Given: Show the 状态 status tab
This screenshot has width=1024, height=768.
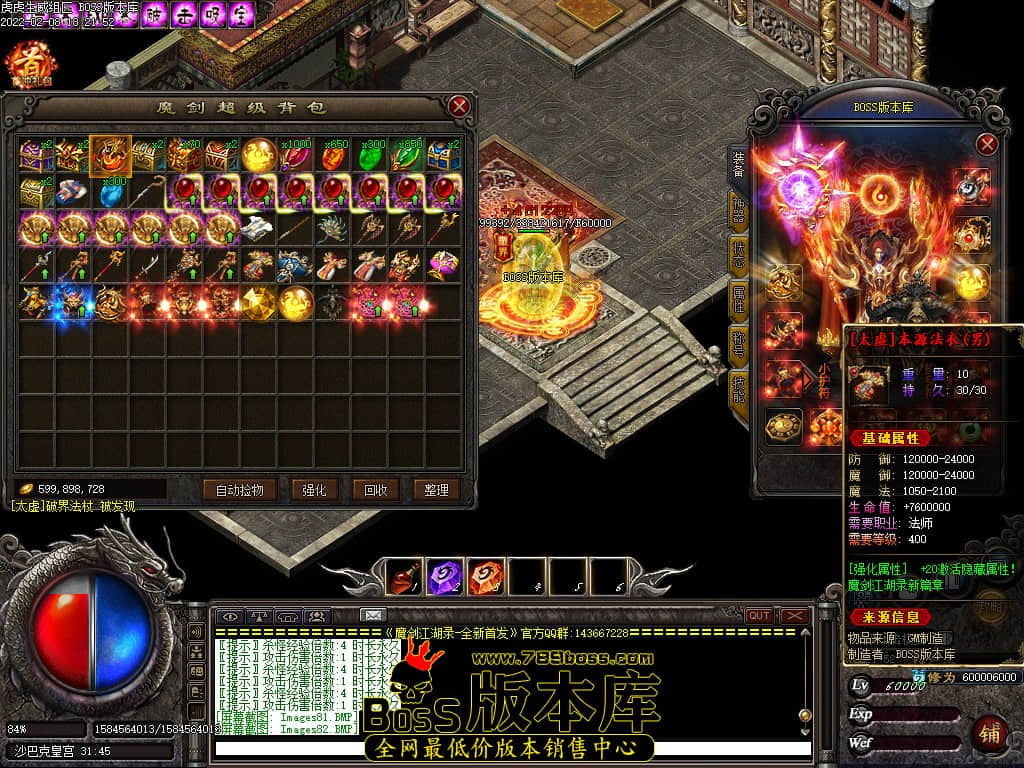Looking at the screenshot, I should tap(738, 254).
